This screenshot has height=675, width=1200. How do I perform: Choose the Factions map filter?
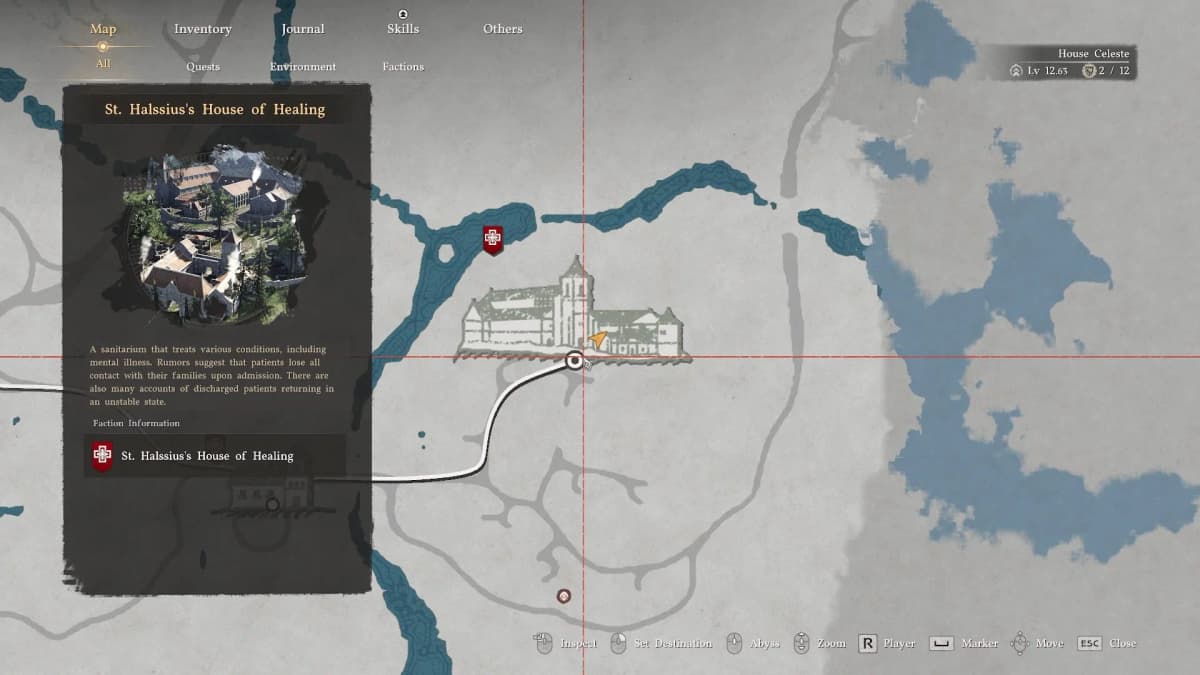(x=403, y=67)
